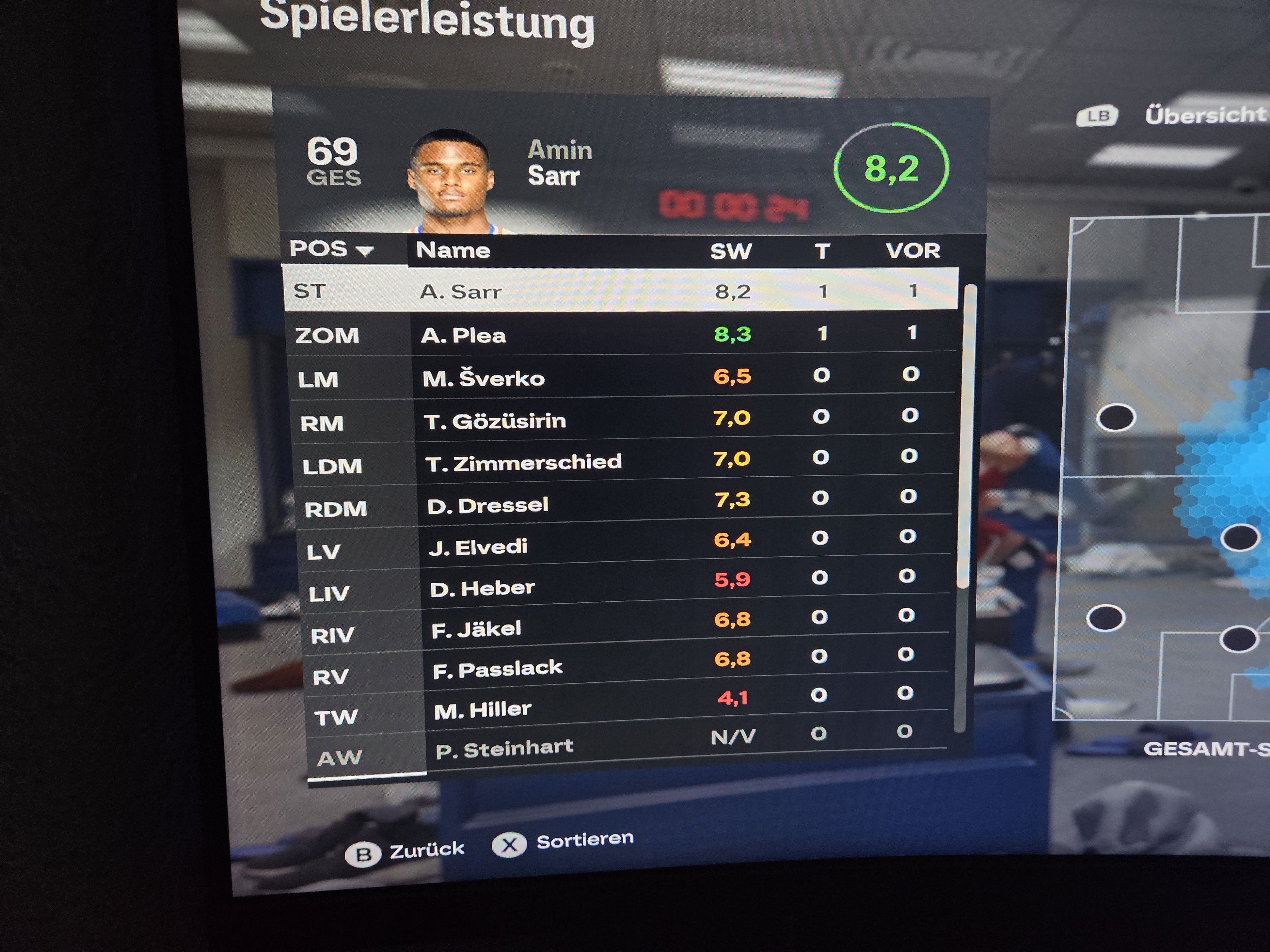Sort the list by POS column
This screenshot has width=1270, height=952.
(331, 249)
